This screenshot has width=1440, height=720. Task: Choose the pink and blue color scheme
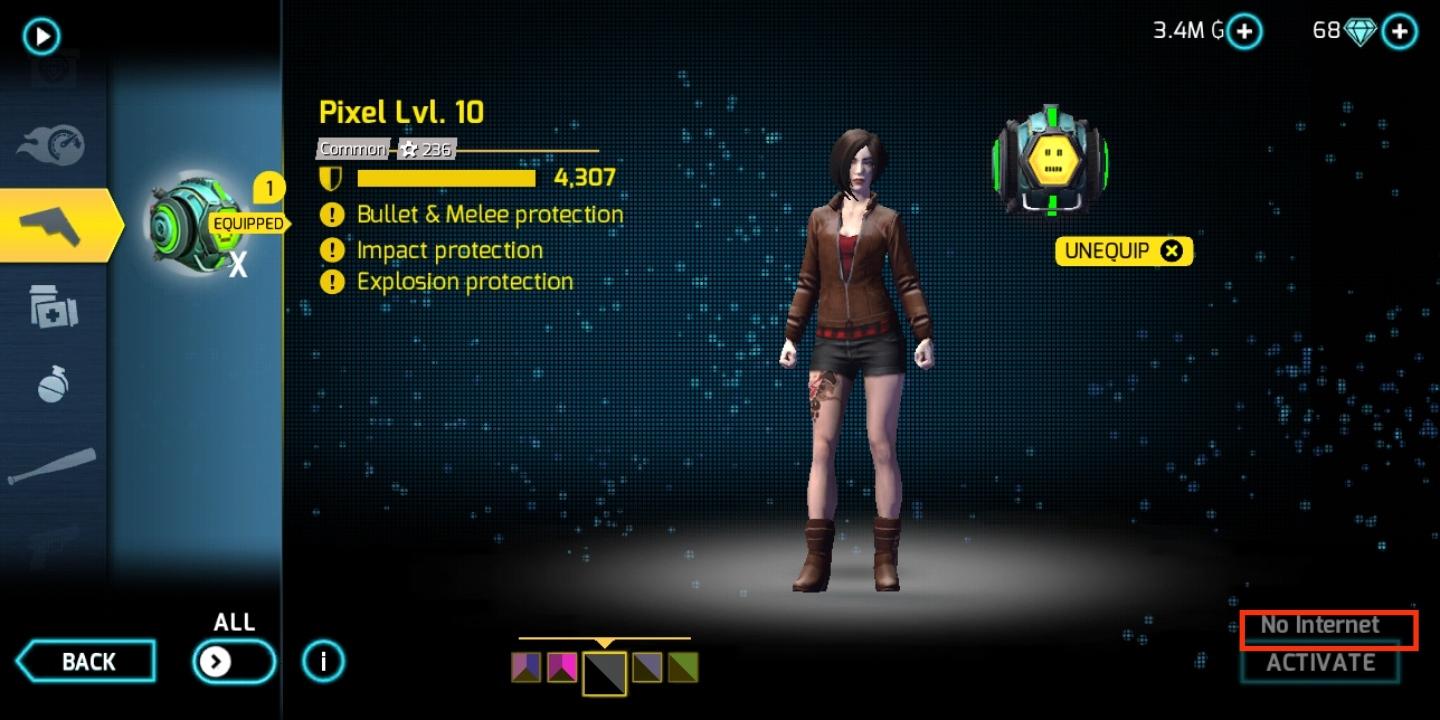pyautogui.click(x=526, y=667)
